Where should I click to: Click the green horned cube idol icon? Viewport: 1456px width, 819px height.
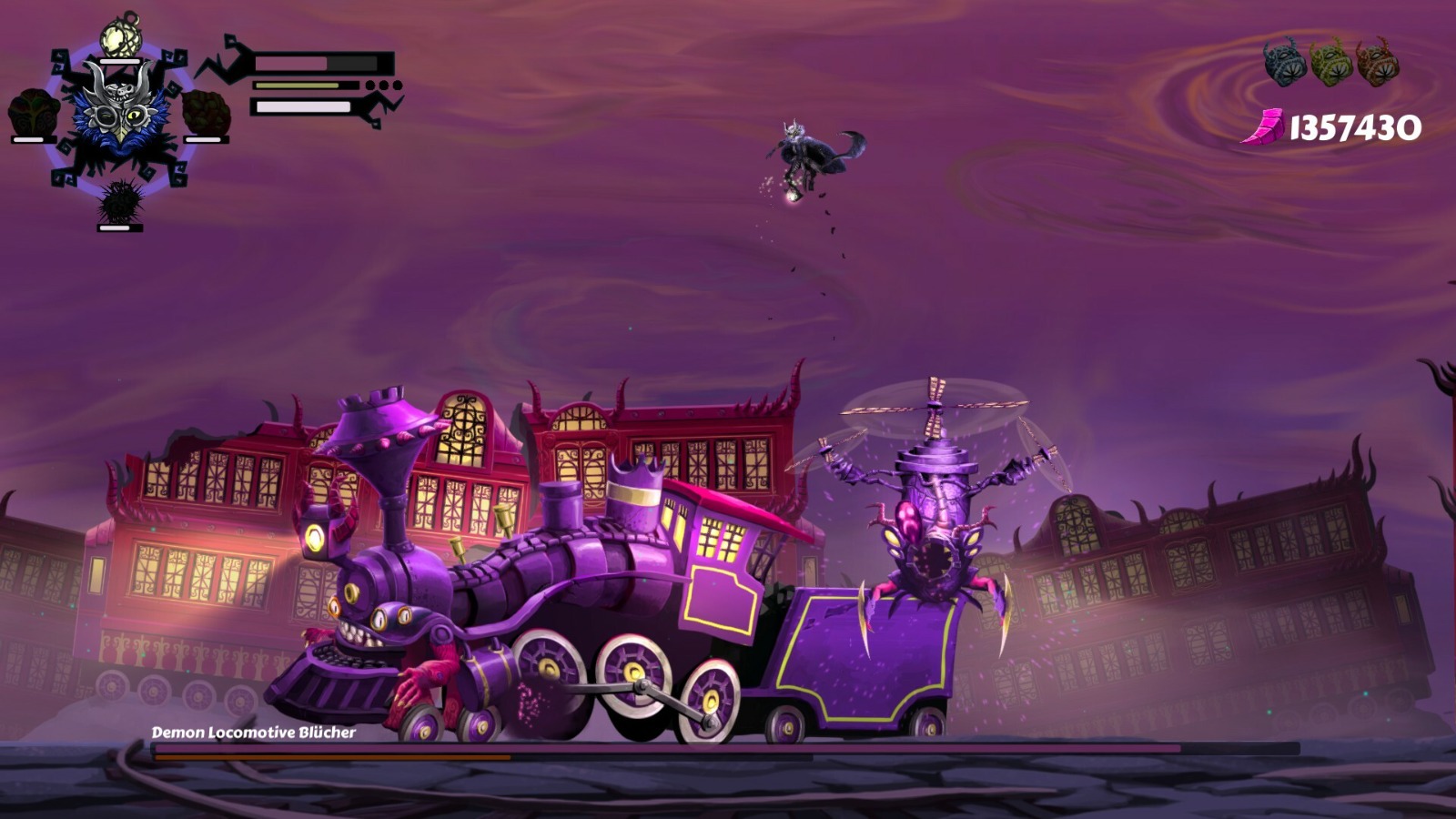click(1331, 62)
